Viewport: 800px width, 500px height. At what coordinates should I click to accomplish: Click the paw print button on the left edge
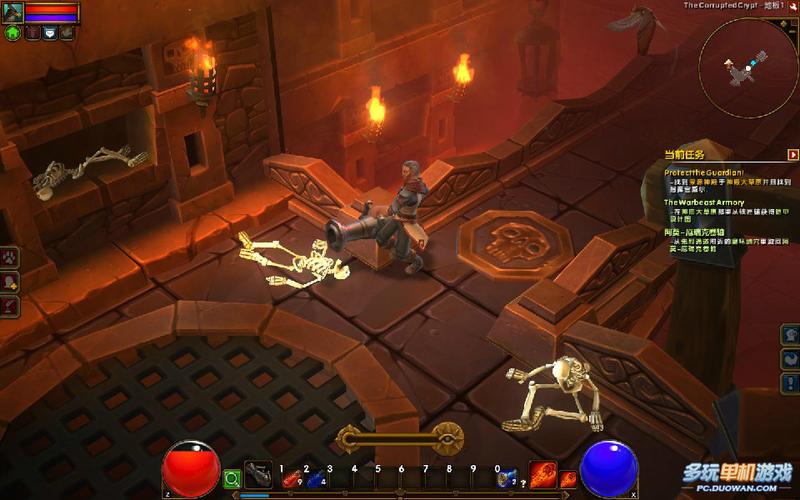point(8,258)
